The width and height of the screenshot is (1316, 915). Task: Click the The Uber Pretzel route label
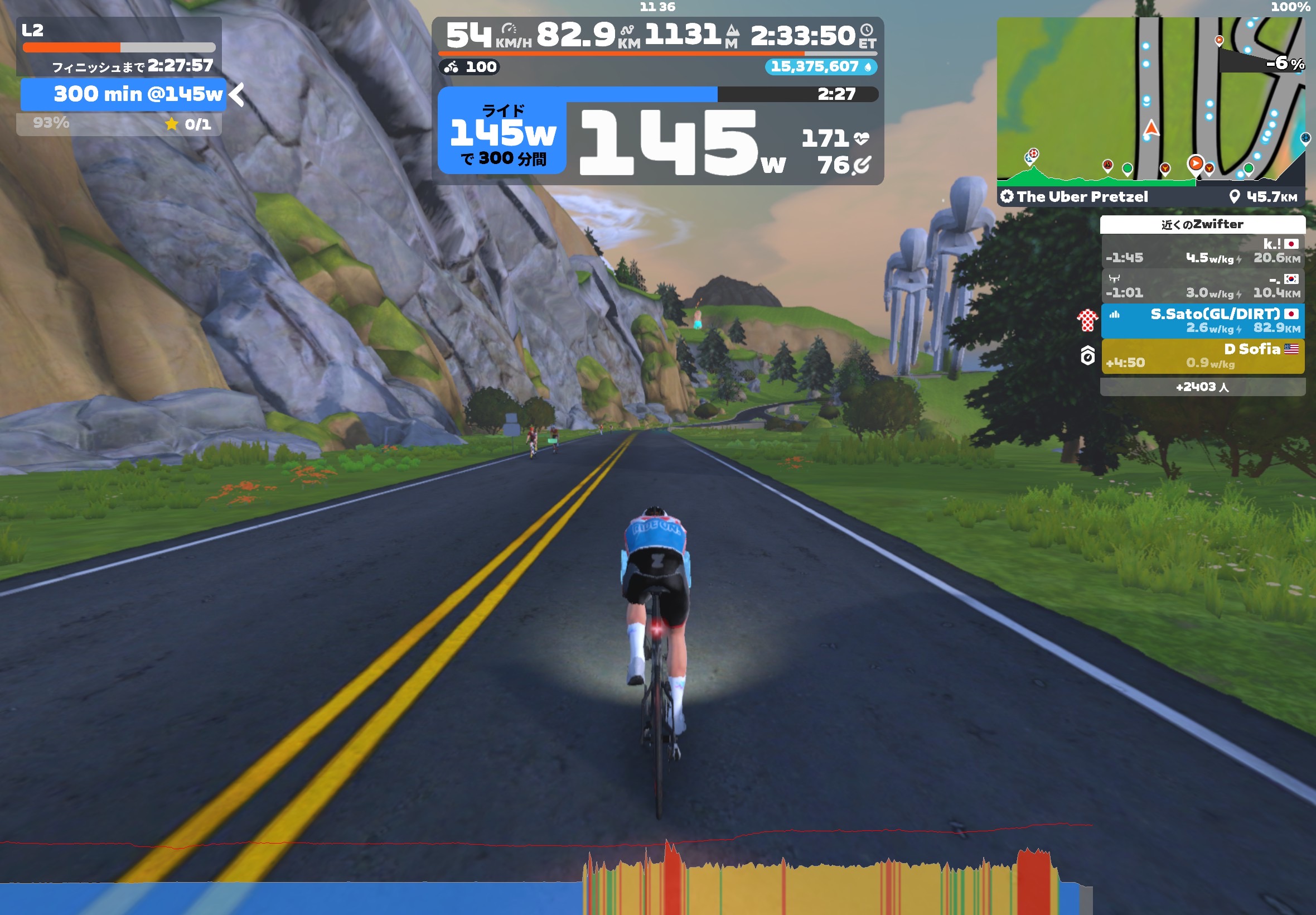(1081, 196)
